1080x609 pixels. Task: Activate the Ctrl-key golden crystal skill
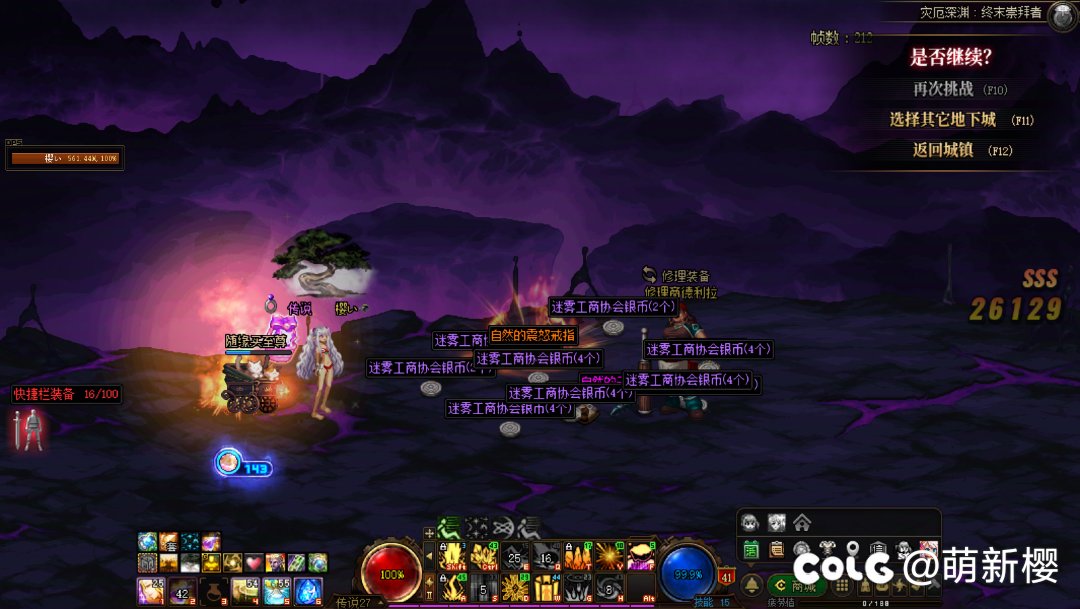484,555
